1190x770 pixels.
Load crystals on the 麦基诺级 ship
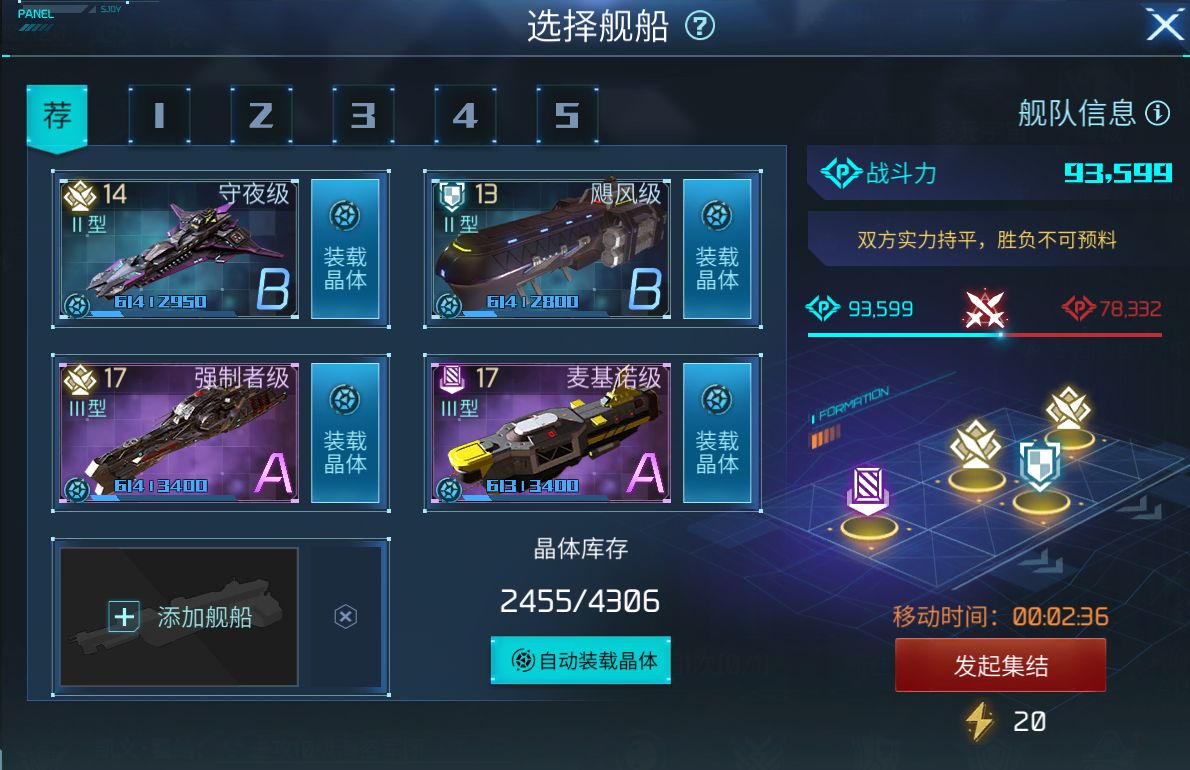pos(717,433)
